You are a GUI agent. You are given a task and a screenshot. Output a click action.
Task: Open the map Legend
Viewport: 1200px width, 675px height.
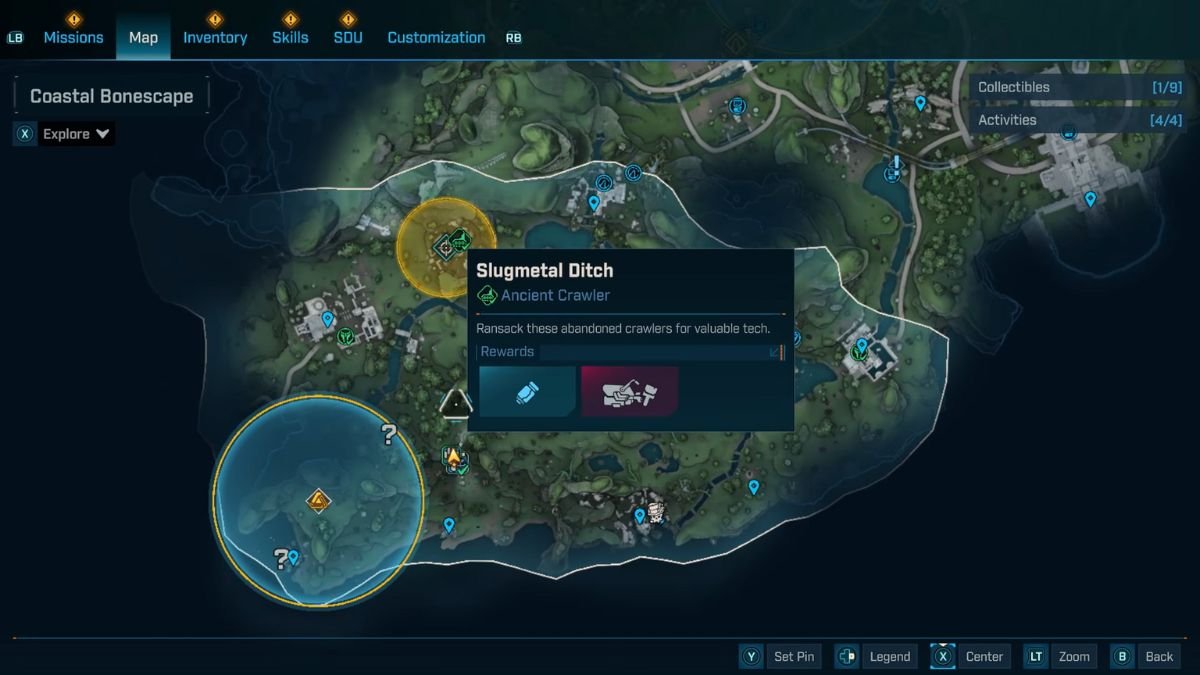click(x=877, y=656)
